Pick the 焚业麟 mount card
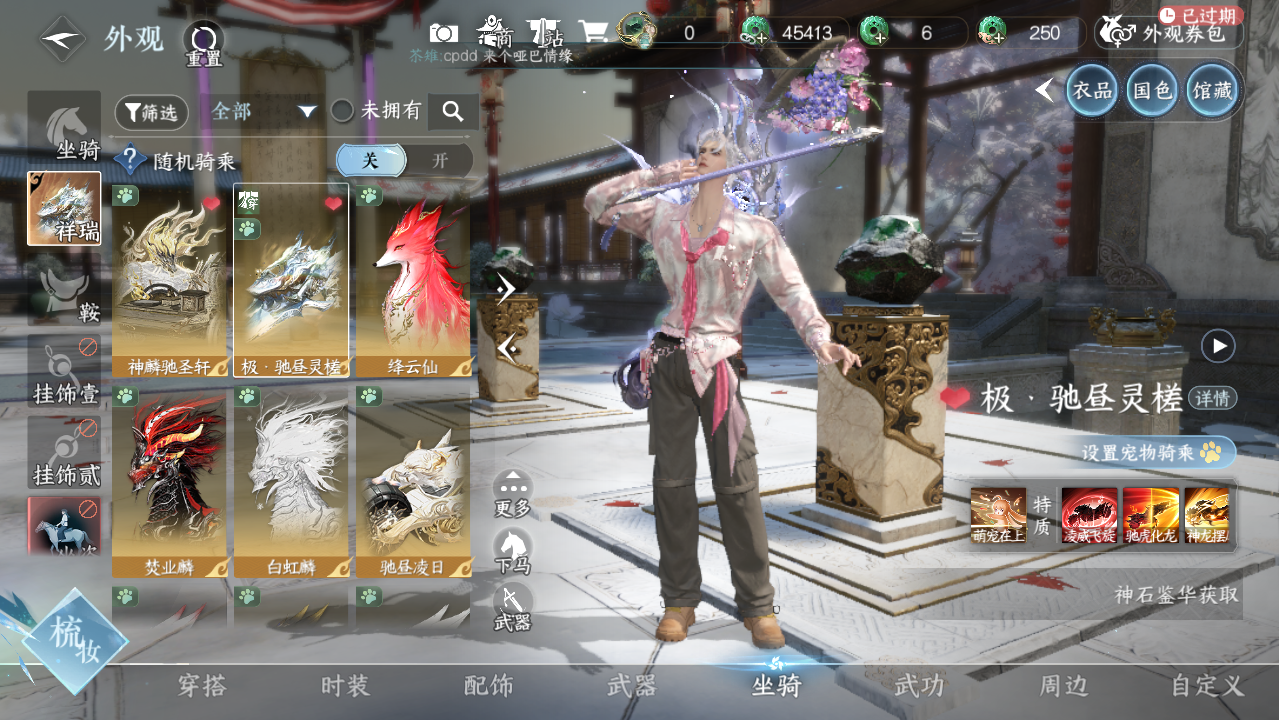The image size is (1279, 720). [x=170, y=482]
